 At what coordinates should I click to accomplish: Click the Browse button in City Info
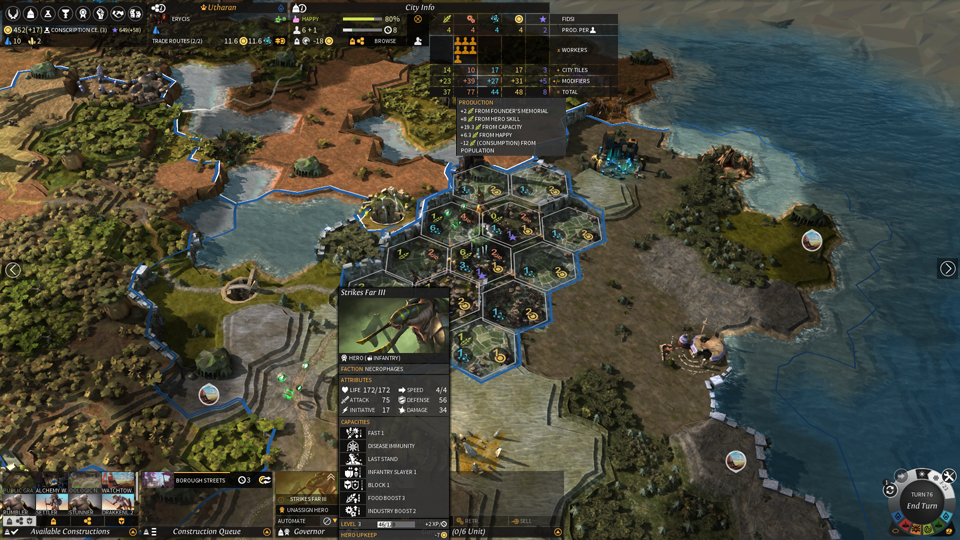[x=385, y=41]
